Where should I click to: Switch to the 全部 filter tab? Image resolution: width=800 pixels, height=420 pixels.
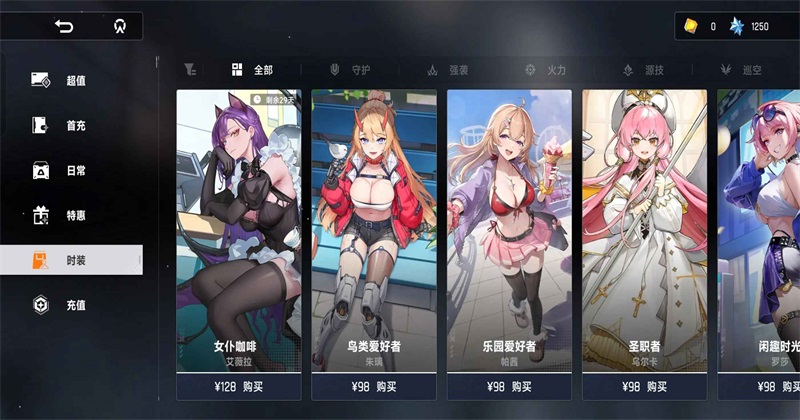pyautogui.click(x=252, y=70)
